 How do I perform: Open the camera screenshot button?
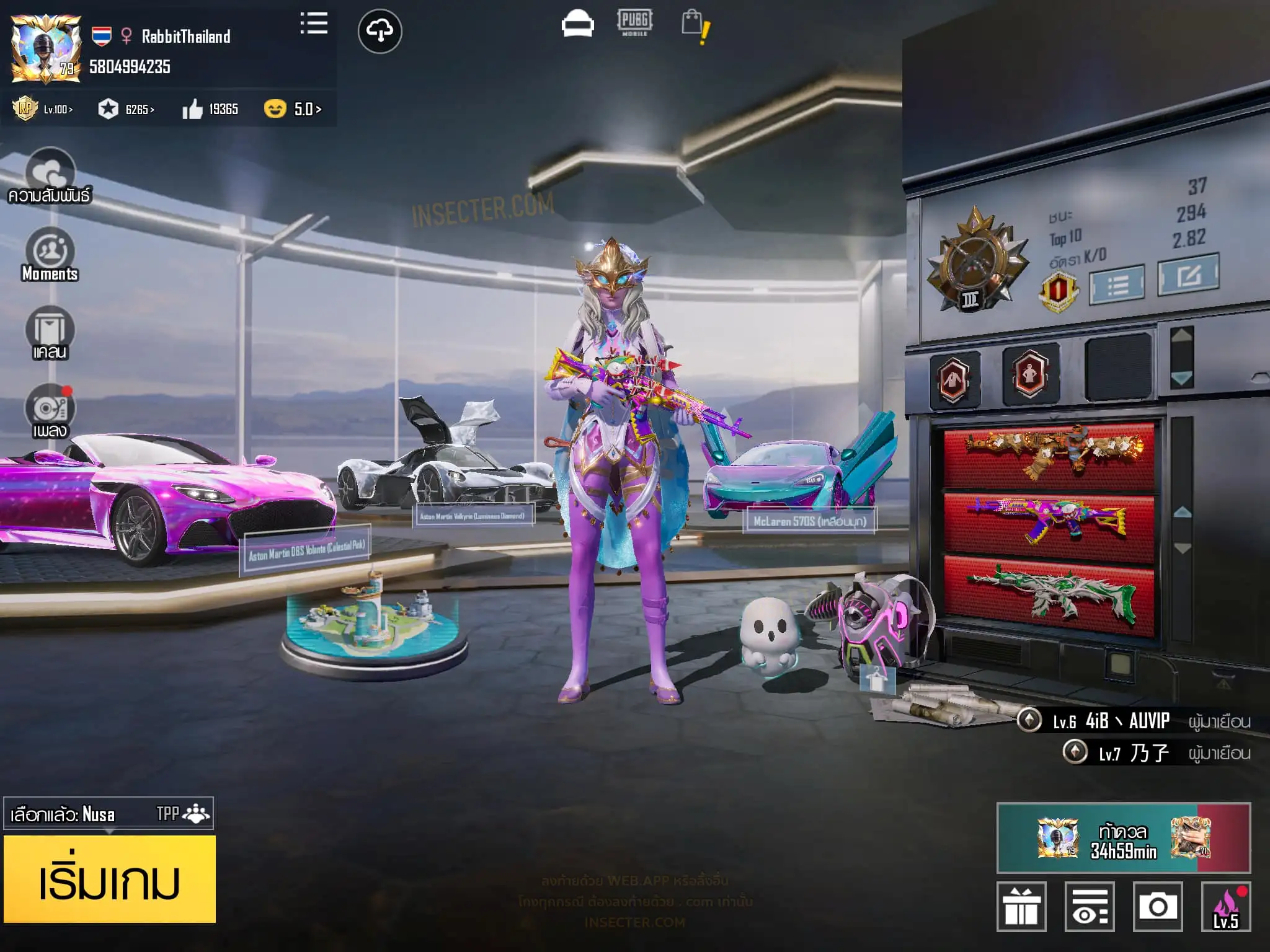tap(1157, 907)
